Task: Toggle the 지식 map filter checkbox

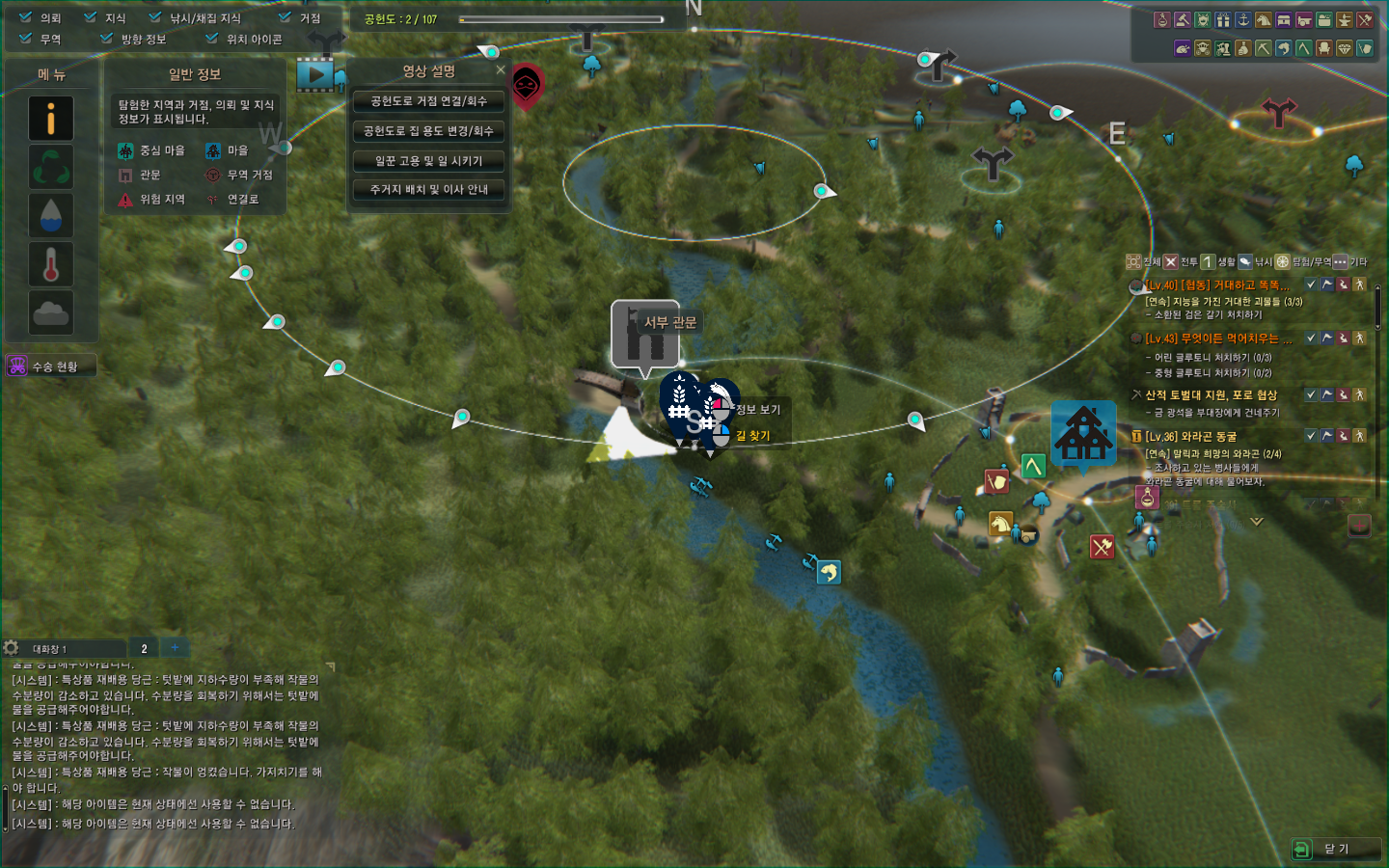Action: (x=91, y=17)
